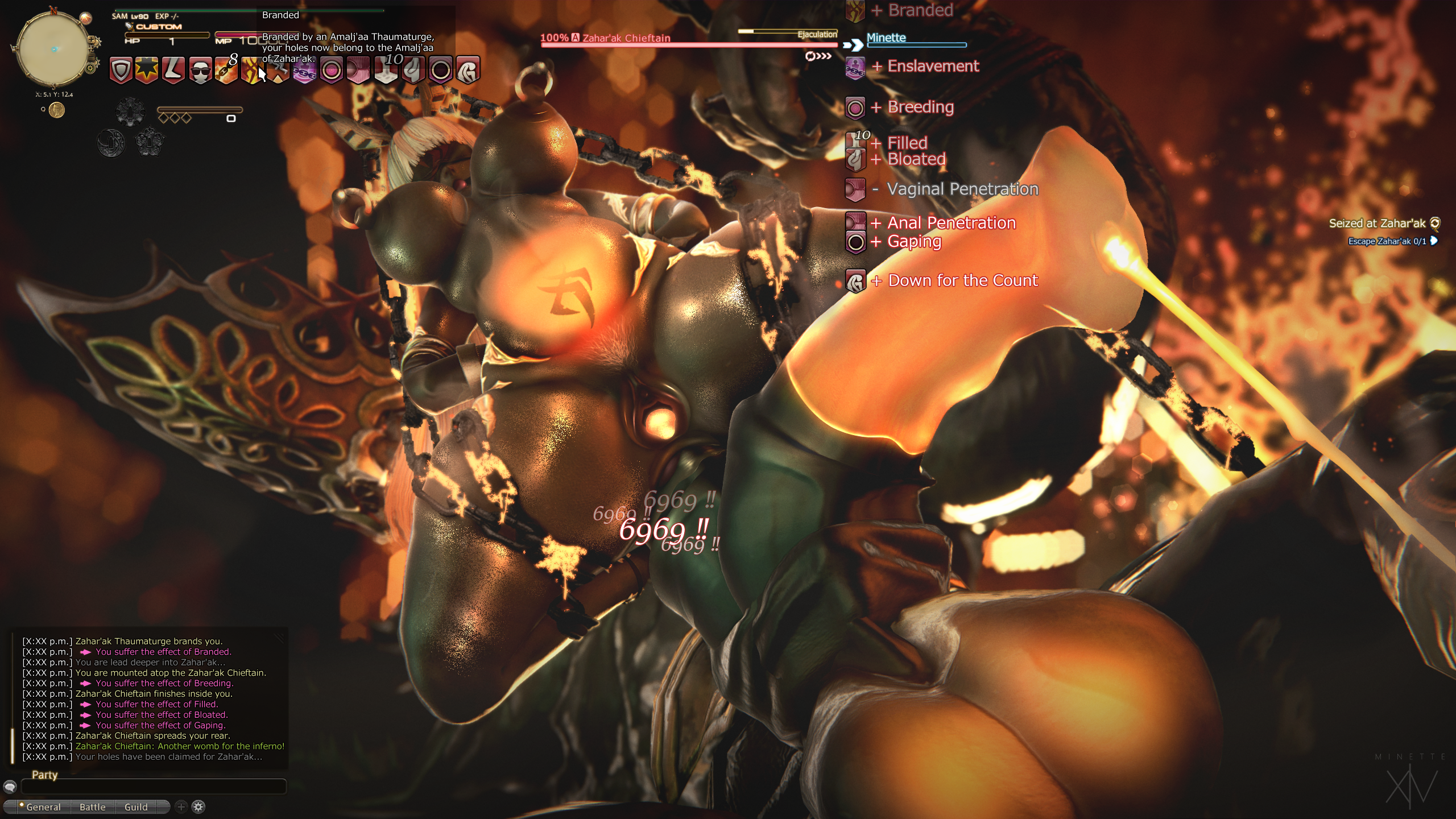Screen dimensions: 1456x819
Task: Open chat settings gear icon
Action: pos(198,806)
